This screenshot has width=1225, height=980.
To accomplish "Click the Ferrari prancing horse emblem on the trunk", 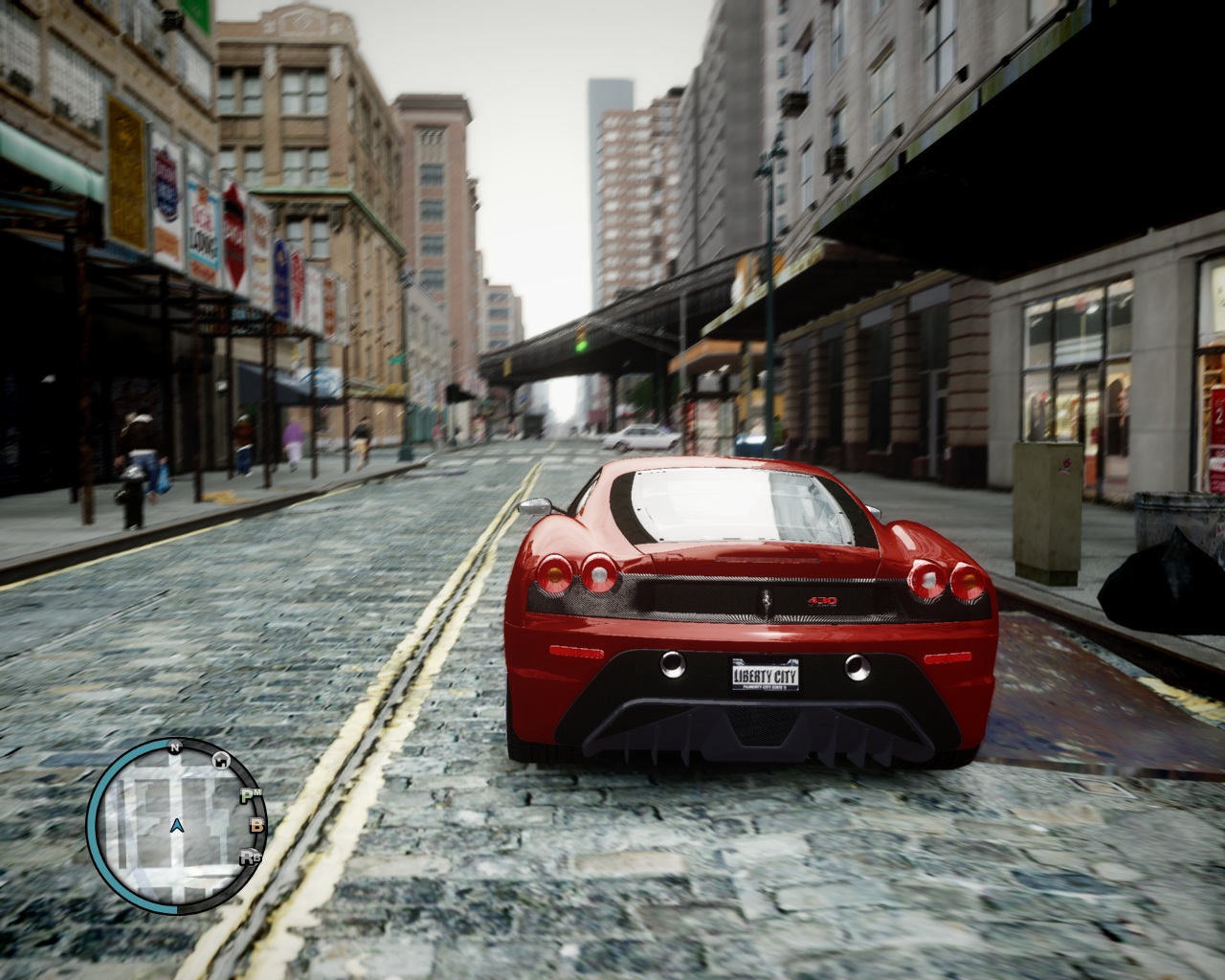I will [768, 600].
